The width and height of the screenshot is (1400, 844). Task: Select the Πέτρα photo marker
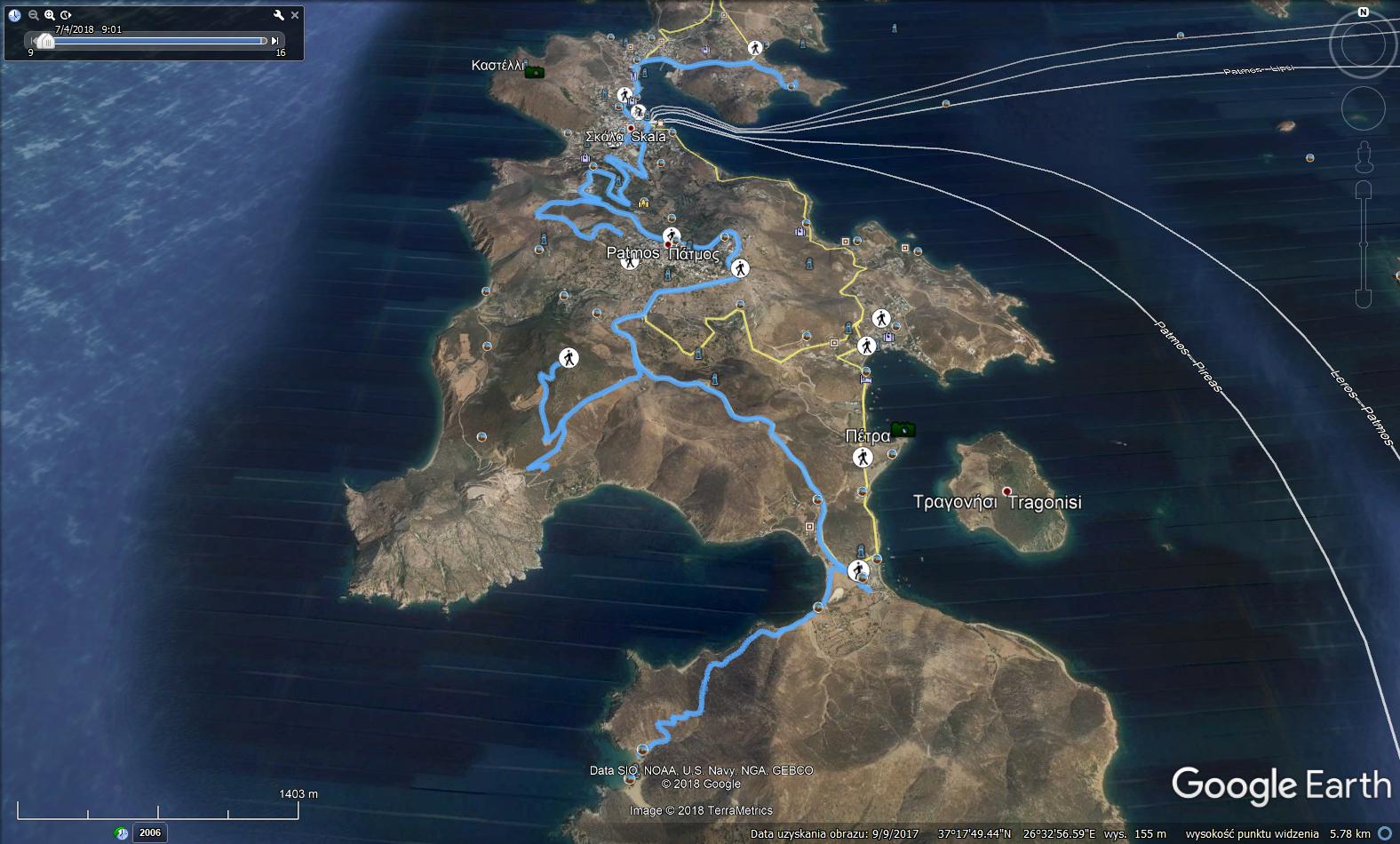903,430
